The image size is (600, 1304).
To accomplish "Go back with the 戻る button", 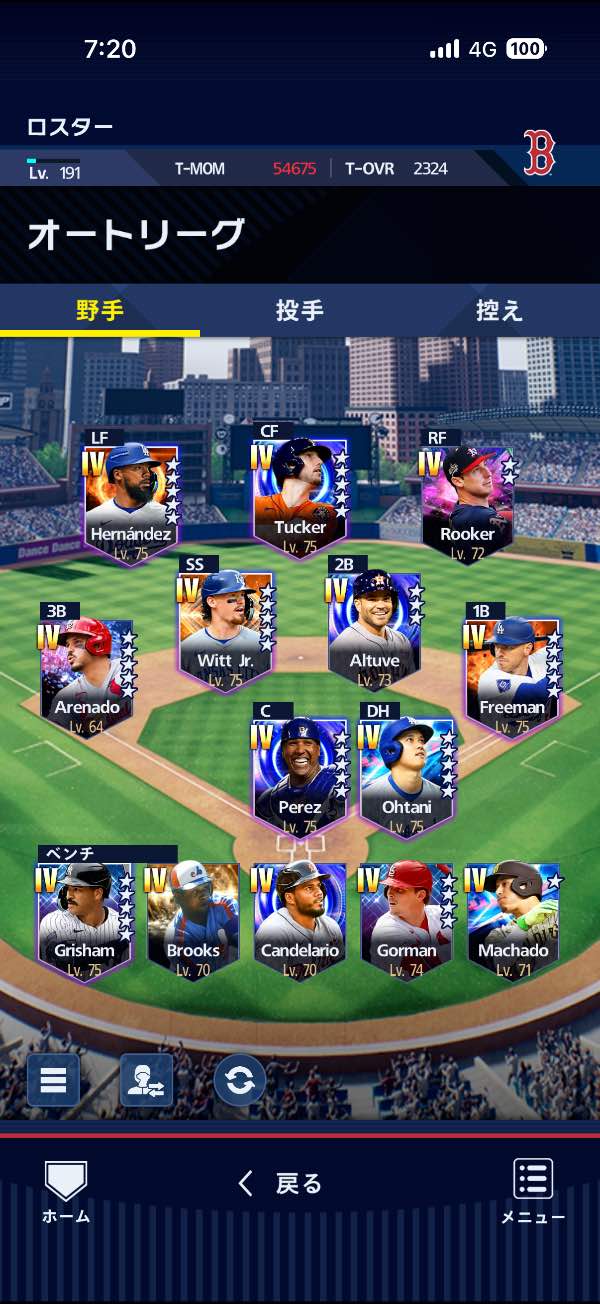I will pos(281,1184).
